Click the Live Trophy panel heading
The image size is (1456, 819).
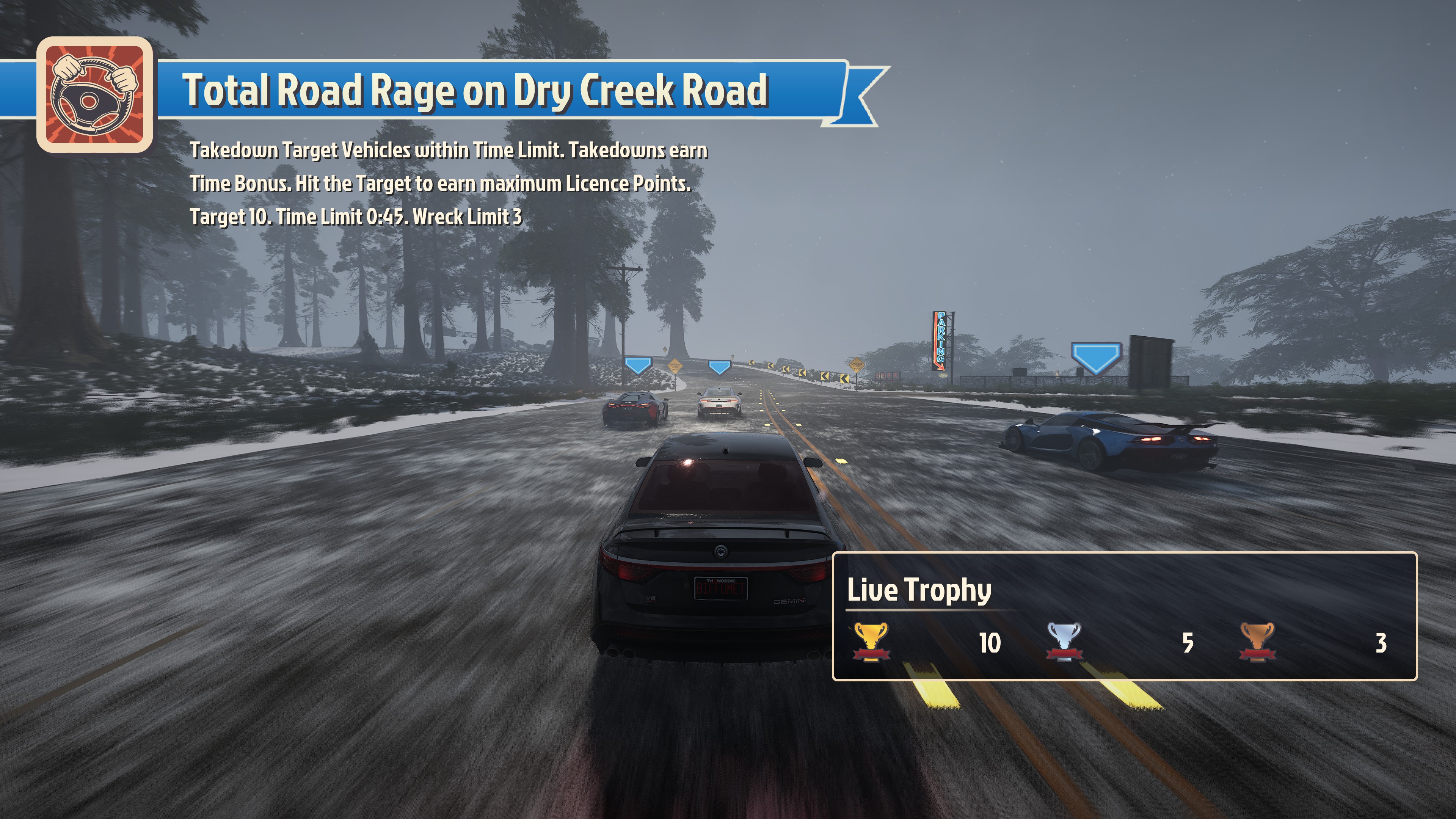(919, 590)
